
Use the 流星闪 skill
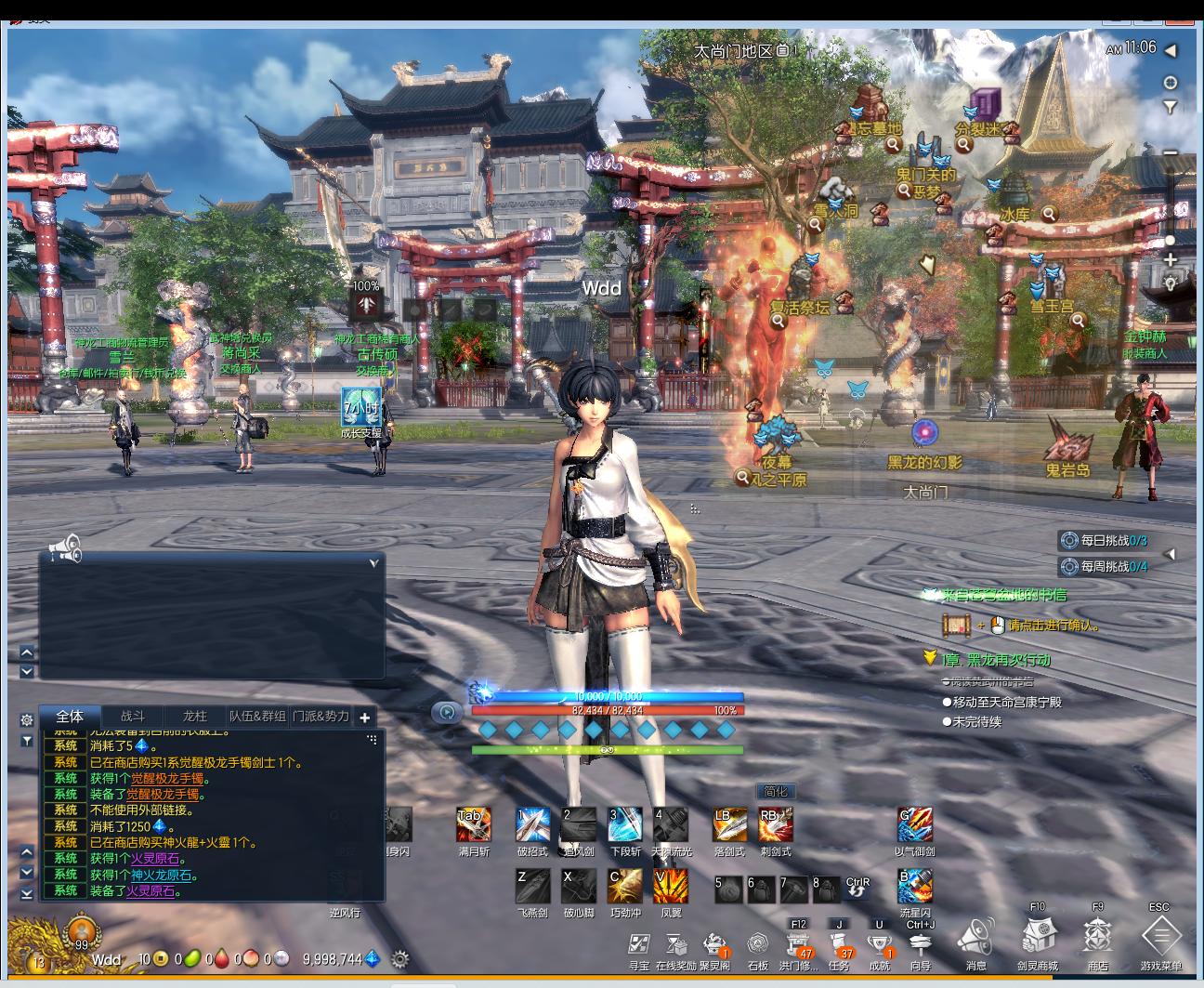tap(914, 887)
